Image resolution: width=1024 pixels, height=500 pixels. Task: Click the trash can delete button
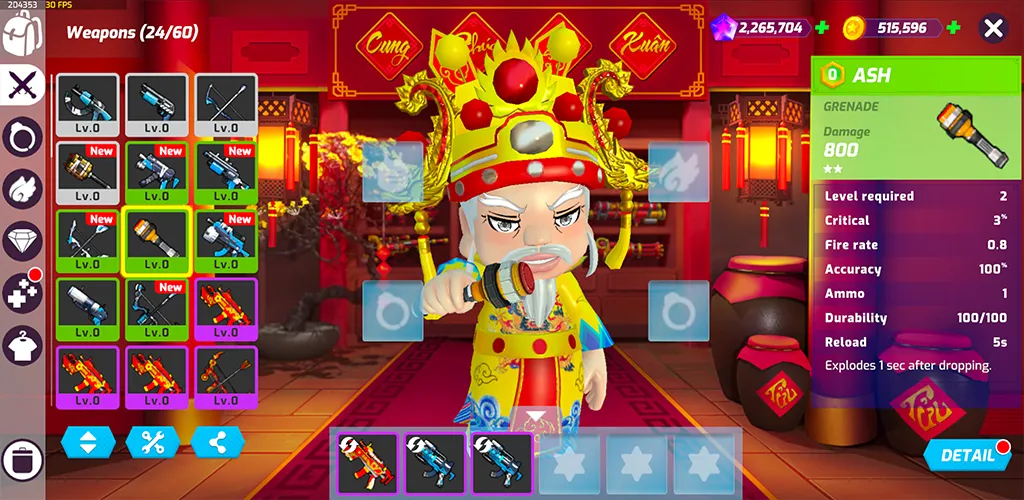22,460
